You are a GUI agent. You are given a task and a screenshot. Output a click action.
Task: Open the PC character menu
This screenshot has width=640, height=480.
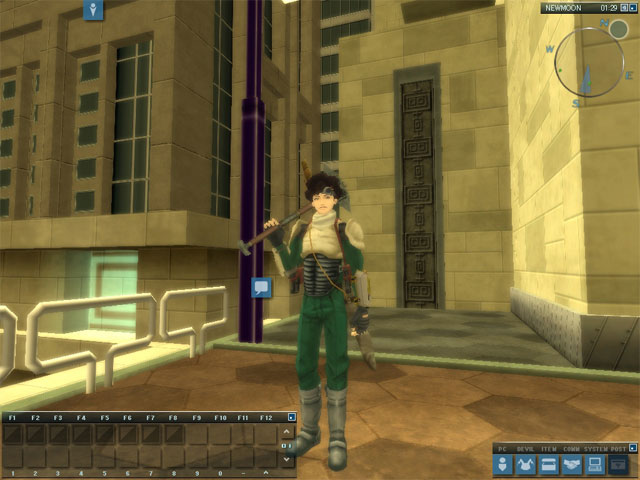pyautogui.click(x=503, y=465)
